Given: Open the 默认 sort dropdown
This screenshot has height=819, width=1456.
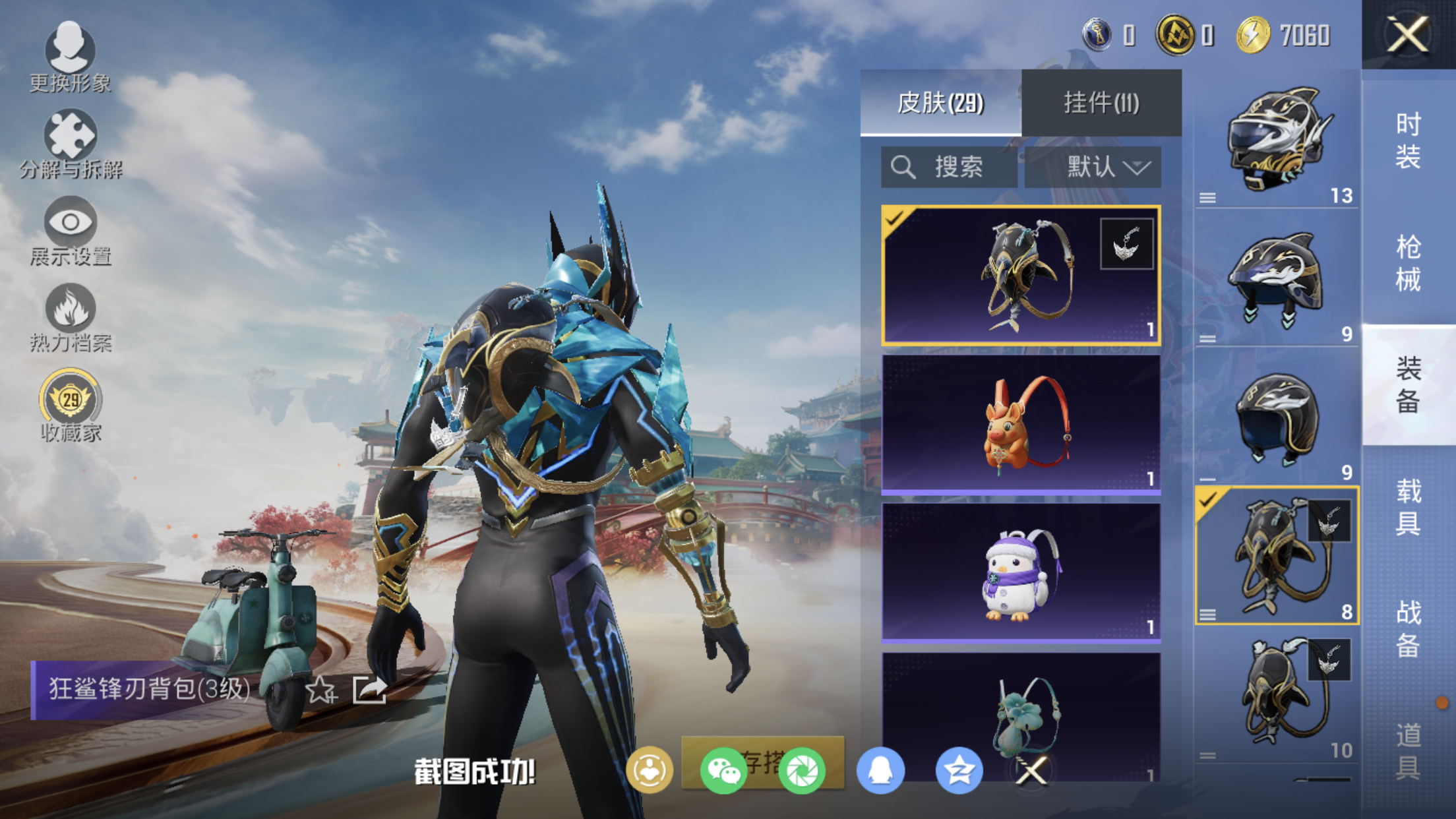Looking at the screenshot, I should (x=1093, y=167).
